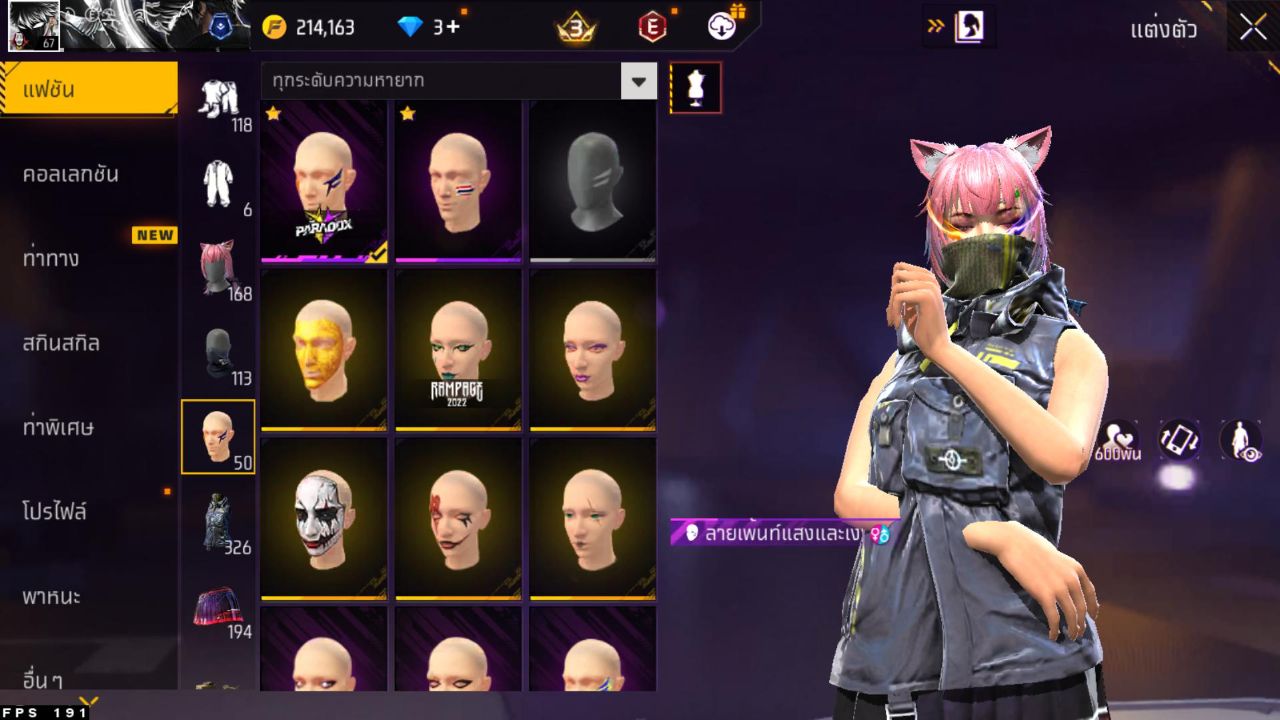The width and height of the screenshot is (1280, 720).
Task: Open the face paint category showing 50 items
Action: (220, 435)
